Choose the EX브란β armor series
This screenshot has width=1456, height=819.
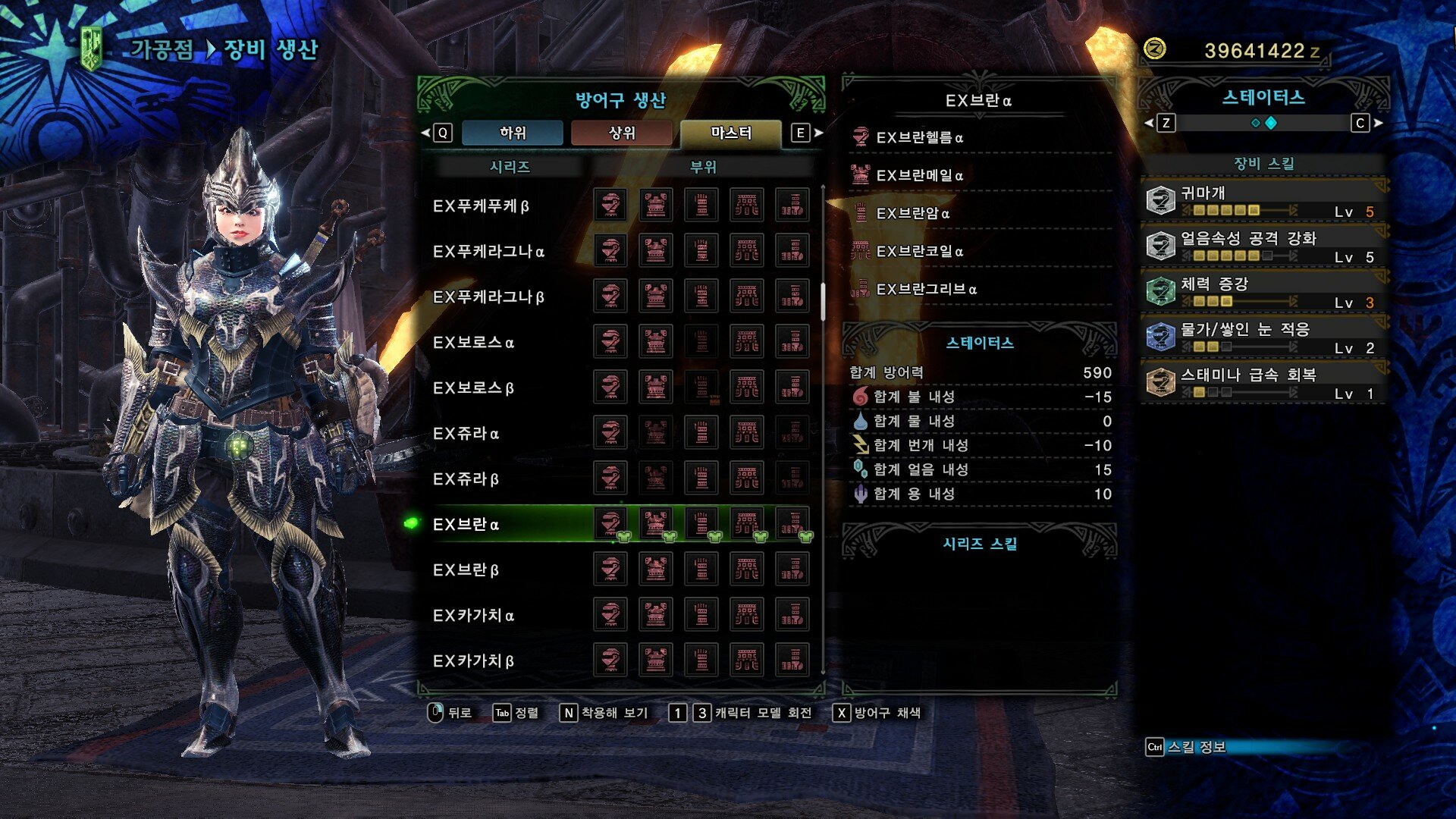coord(466,570)
